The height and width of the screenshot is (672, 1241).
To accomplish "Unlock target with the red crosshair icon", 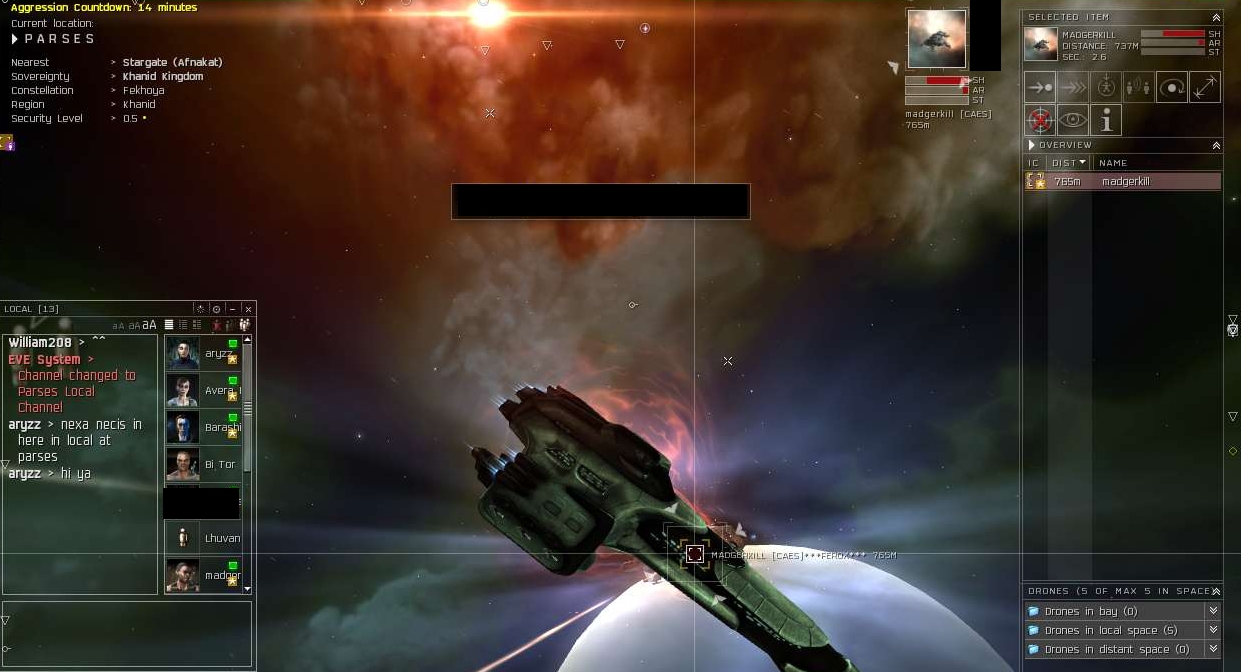I will coord(1040,120).
